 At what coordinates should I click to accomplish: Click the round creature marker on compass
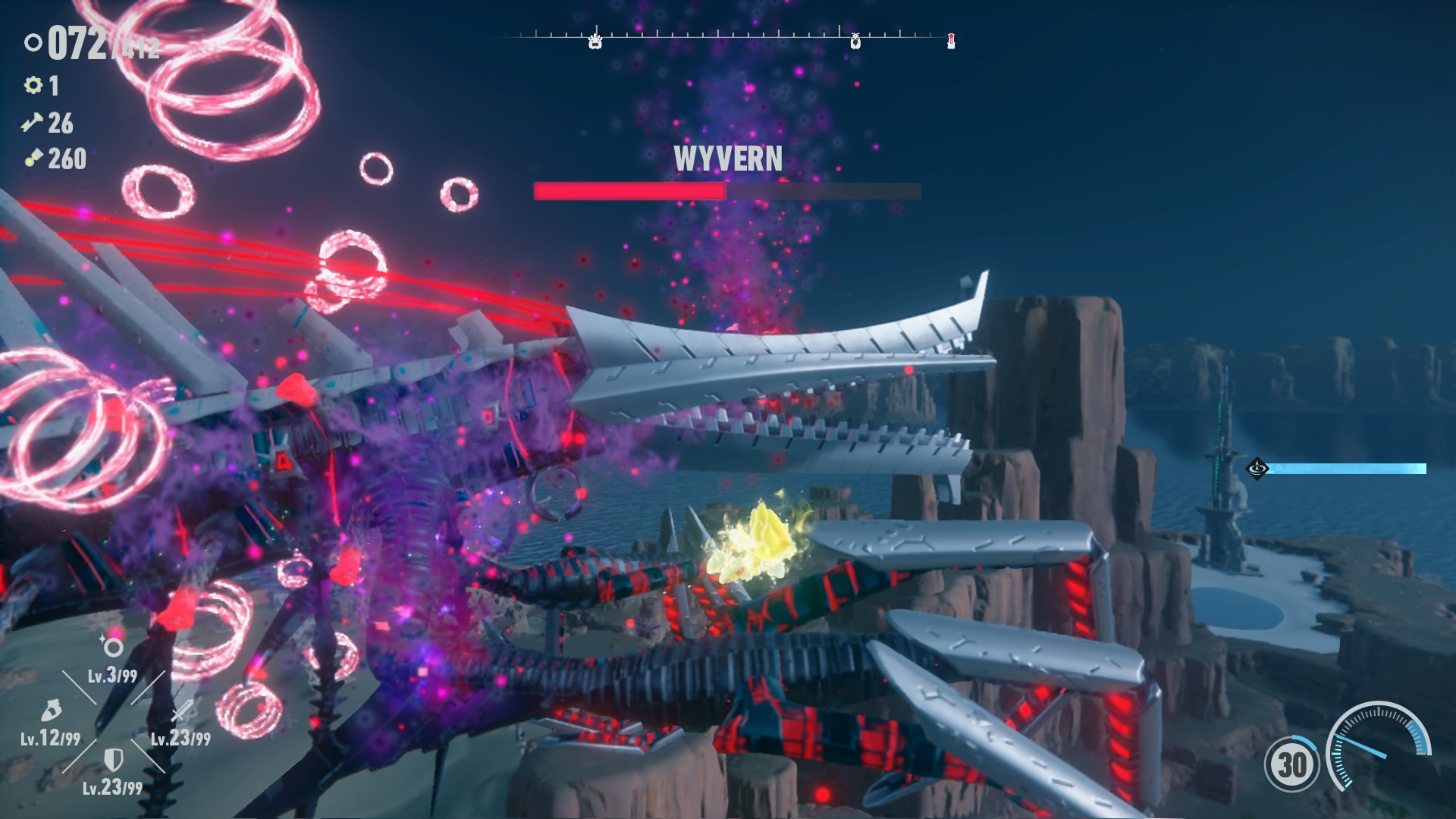point(855,41)
